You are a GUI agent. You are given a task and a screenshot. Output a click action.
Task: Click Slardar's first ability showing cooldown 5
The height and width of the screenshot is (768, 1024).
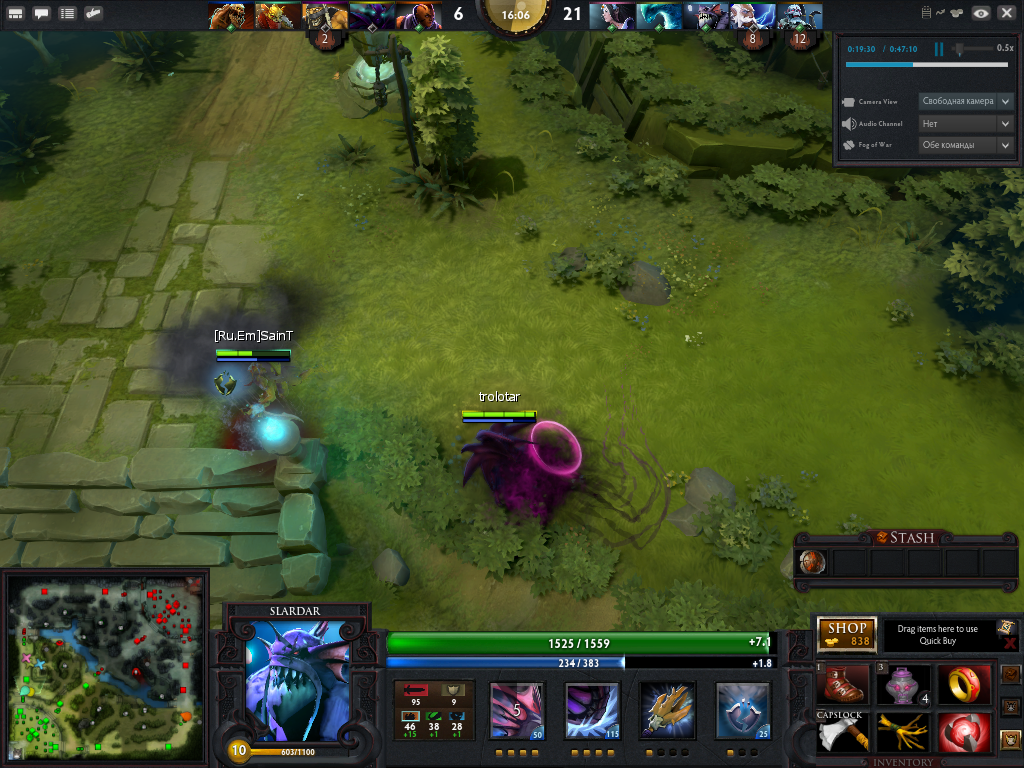[x=517, y=711]
